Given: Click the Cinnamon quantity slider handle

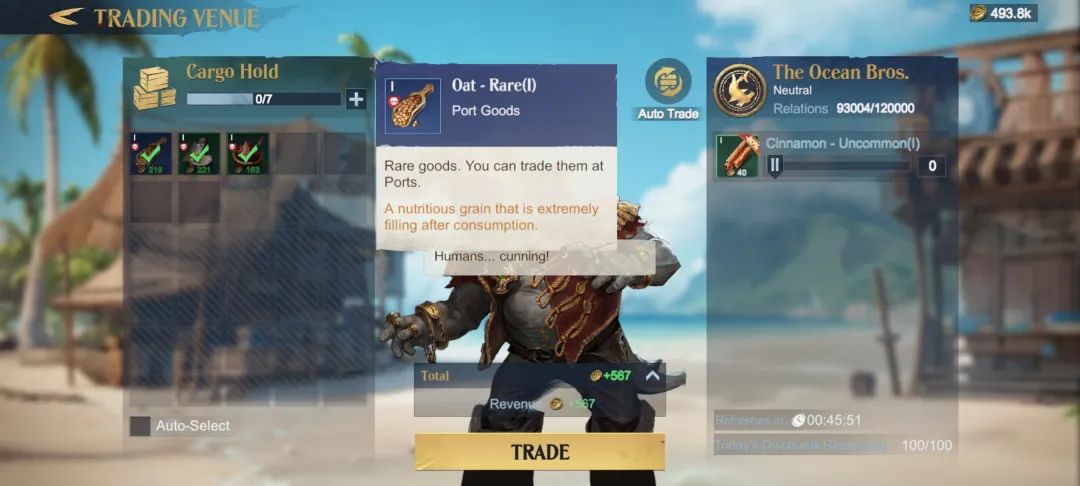Looking at the screenshot, I should coord(775,166).
